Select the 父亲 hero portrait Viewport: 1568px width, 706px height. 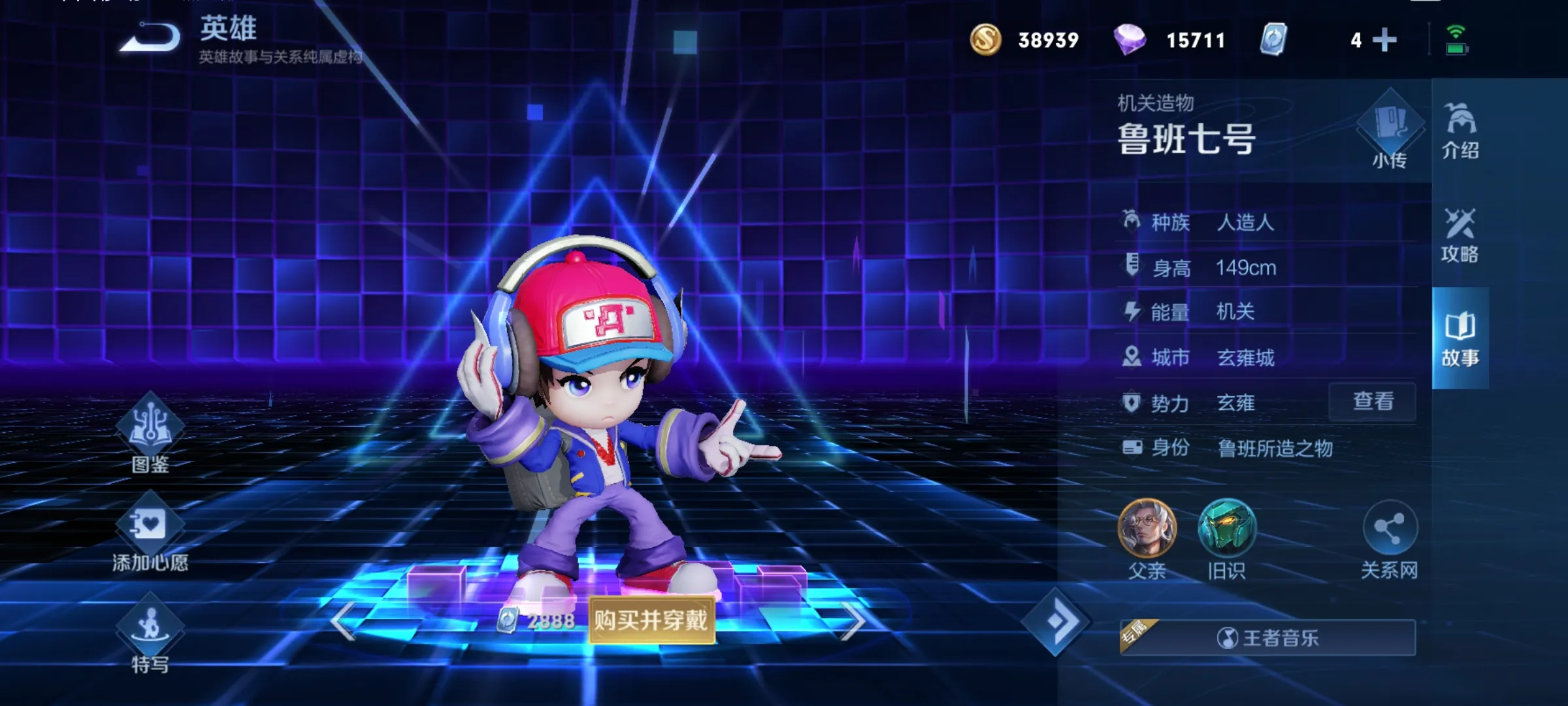pos(1147,529)
